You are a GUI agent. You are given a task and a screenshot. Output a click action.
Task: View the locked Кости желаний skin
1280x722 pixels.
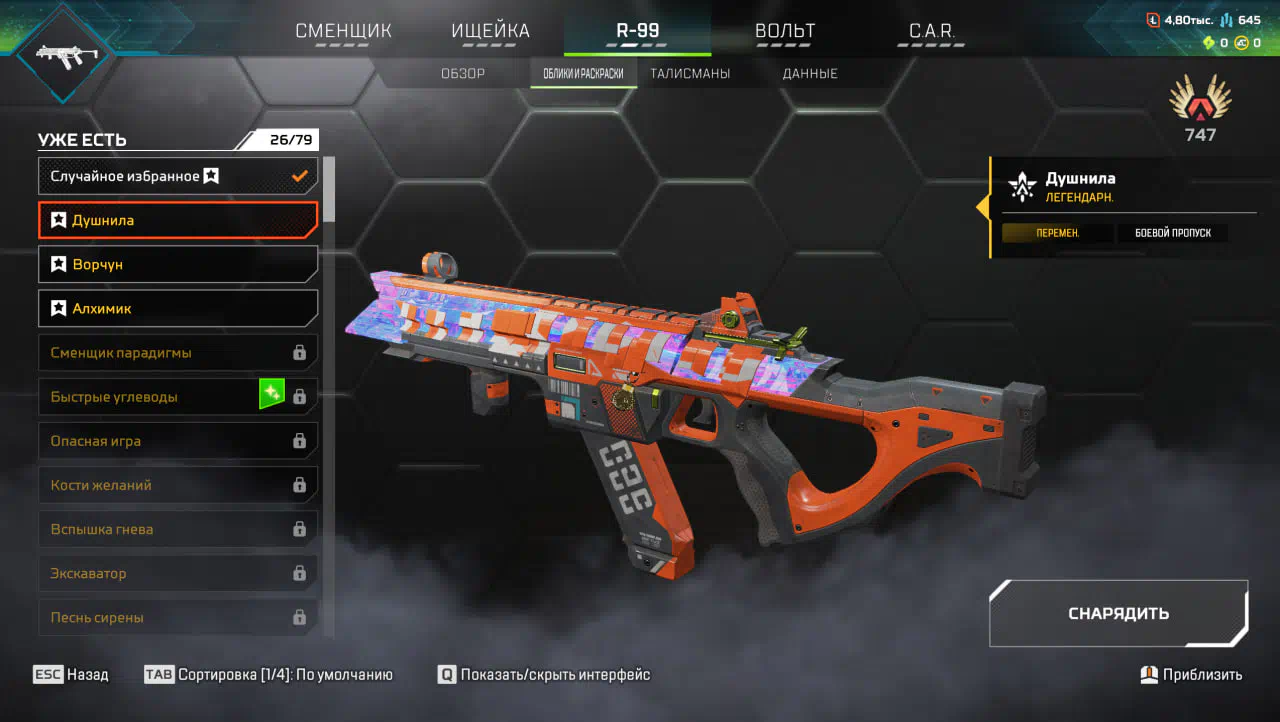click(x=178, y=485)
